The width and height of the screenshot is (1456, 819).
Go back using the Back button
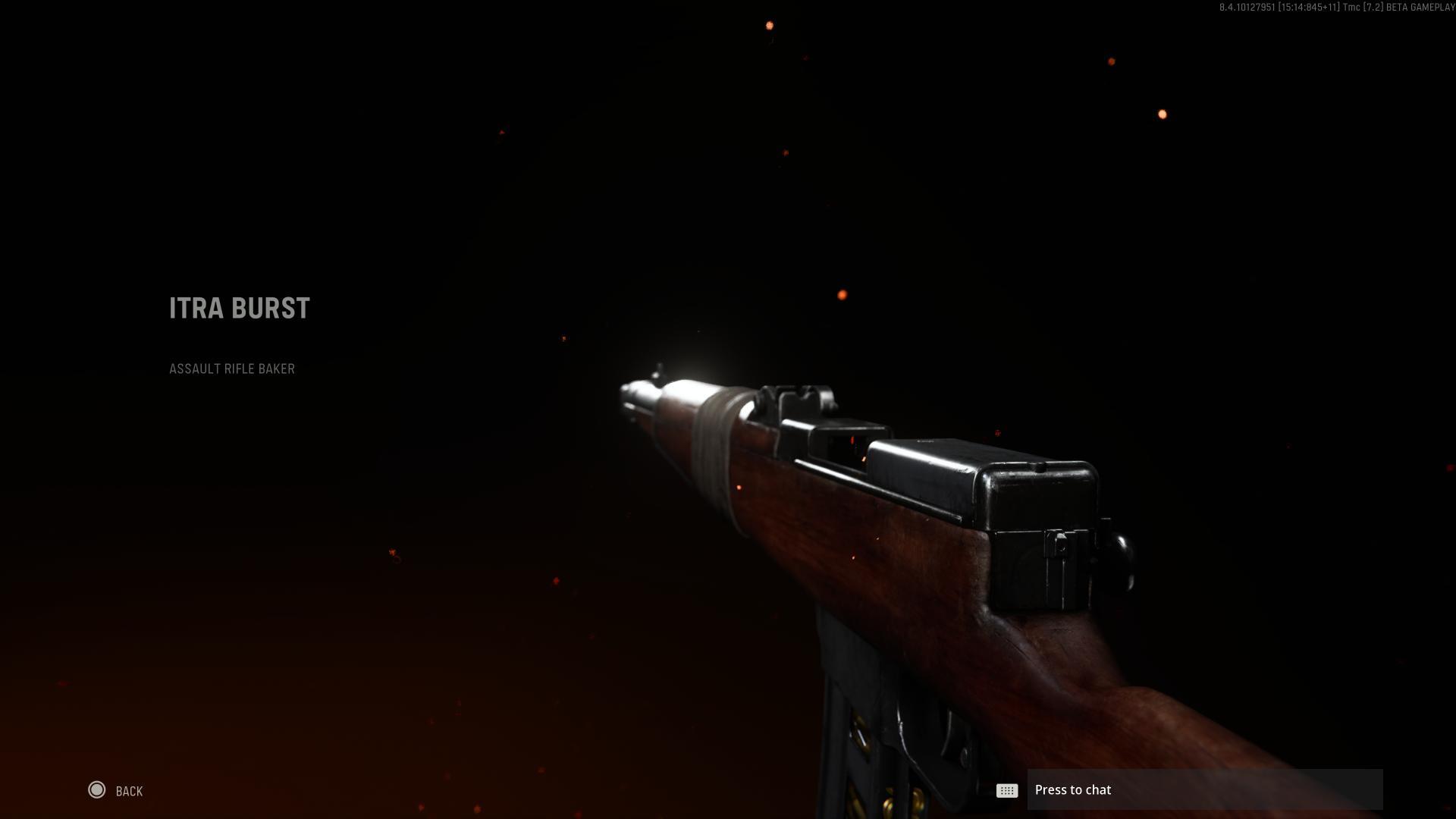(115, 791)
